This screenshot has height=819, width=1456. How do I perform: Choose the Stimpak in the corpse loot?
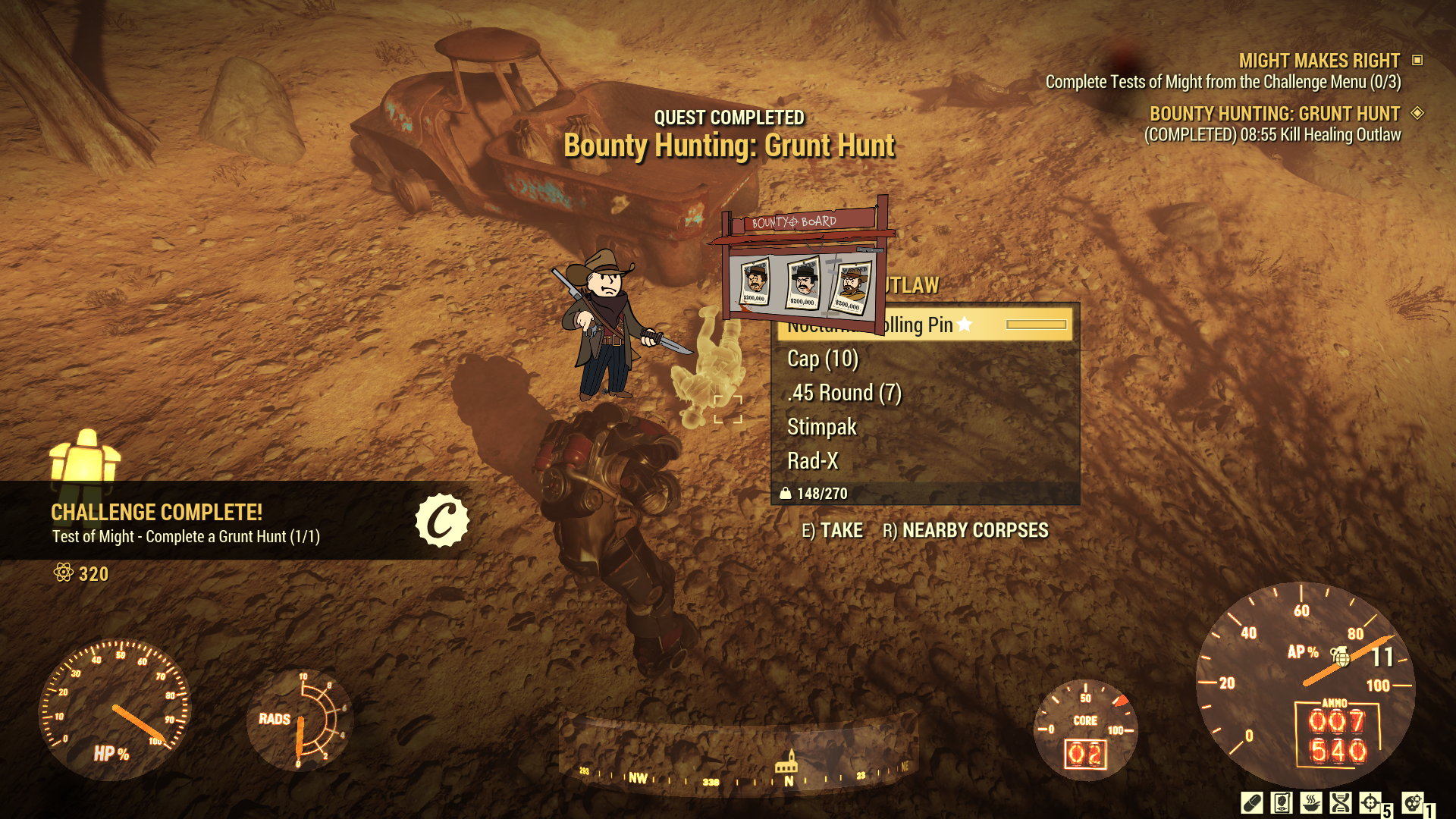(x=822, y=427)
